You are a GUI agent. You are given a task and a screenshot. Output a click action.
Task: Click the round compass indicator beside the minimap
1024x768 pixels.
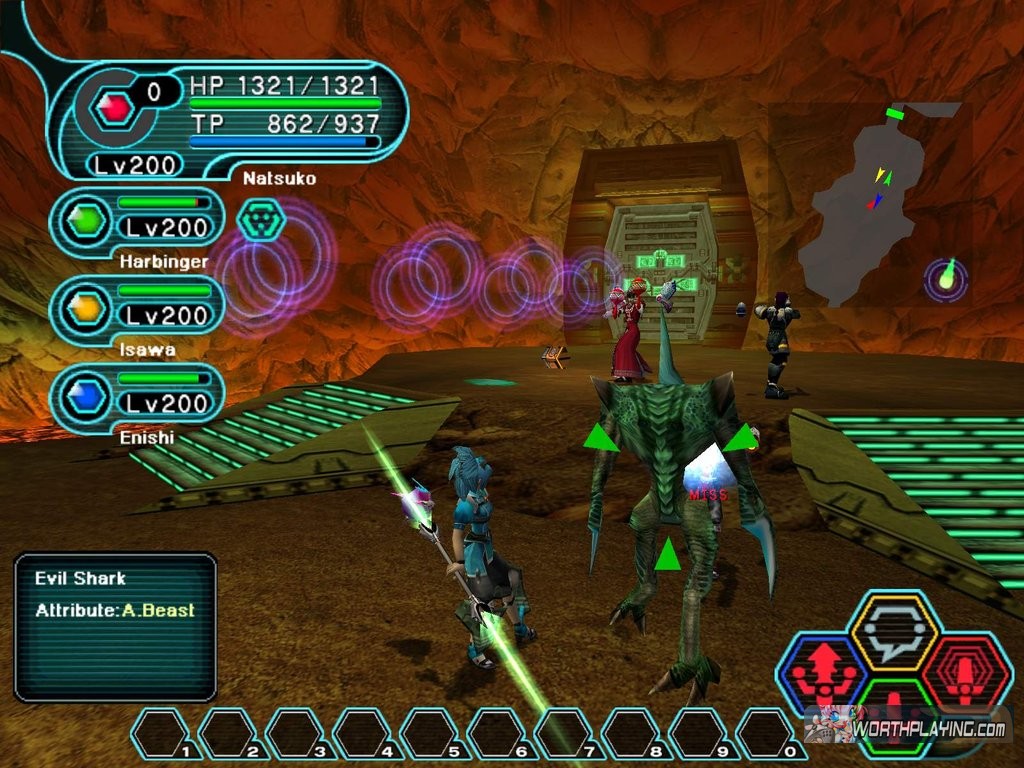coord(945,279)
